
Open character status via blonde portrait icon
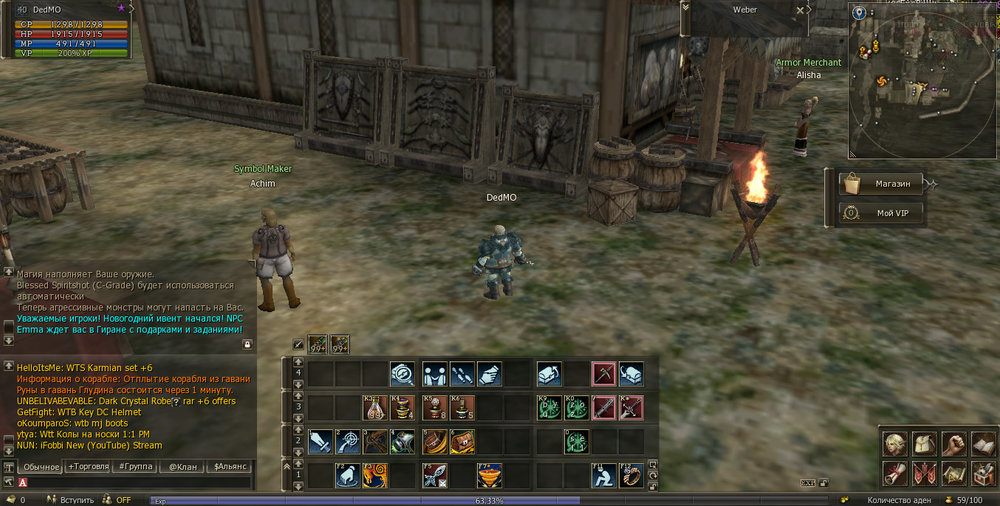pos(896,444)
